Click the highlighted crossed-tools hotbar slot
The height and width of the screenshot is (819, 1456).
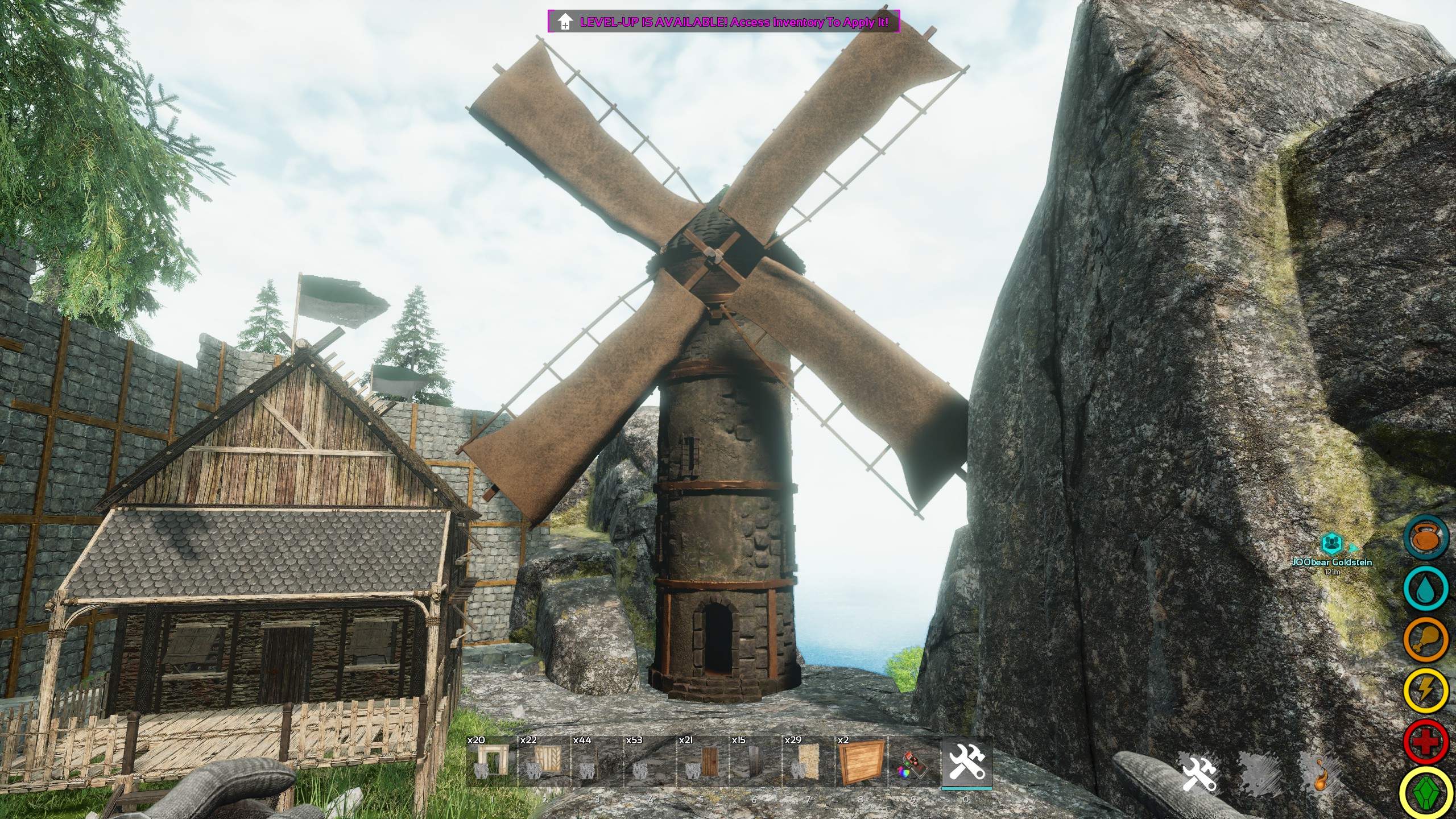[x=967, y=761]
